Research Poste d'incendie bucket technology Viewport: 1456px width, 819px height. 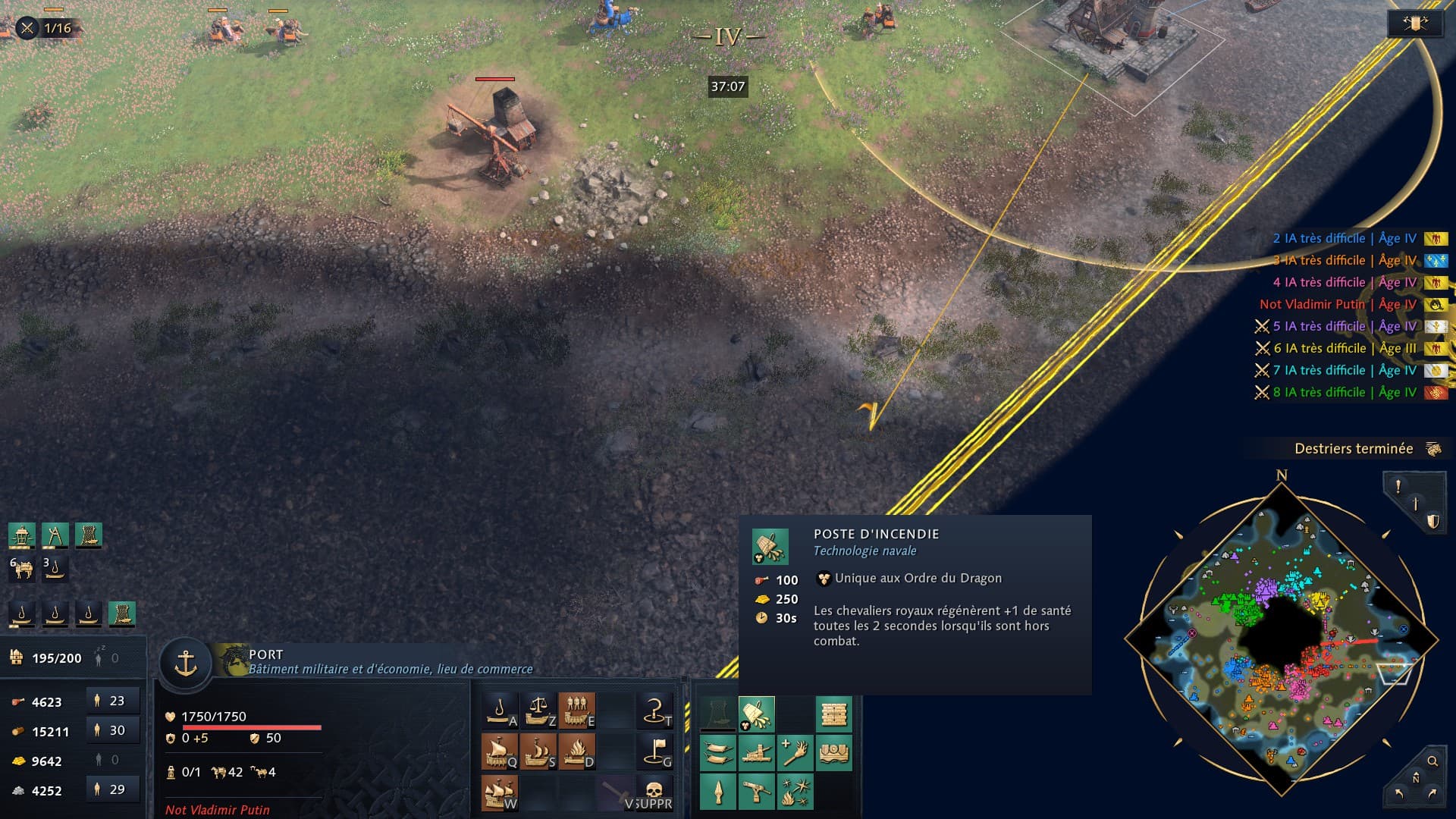pos(756,714)
